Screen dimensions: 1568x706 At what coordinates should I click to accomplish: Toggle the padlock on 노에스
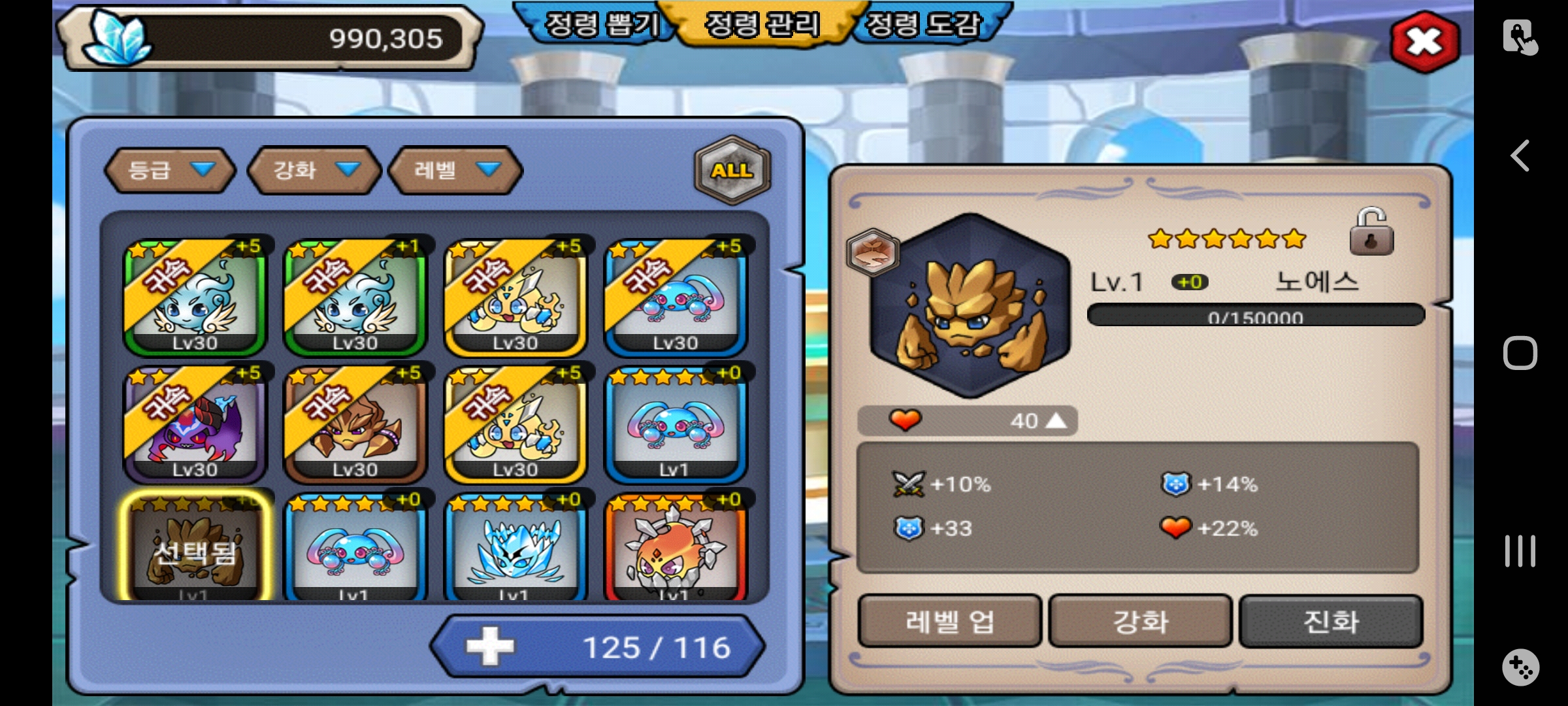pyautogui.click(x=1371, y=232)
